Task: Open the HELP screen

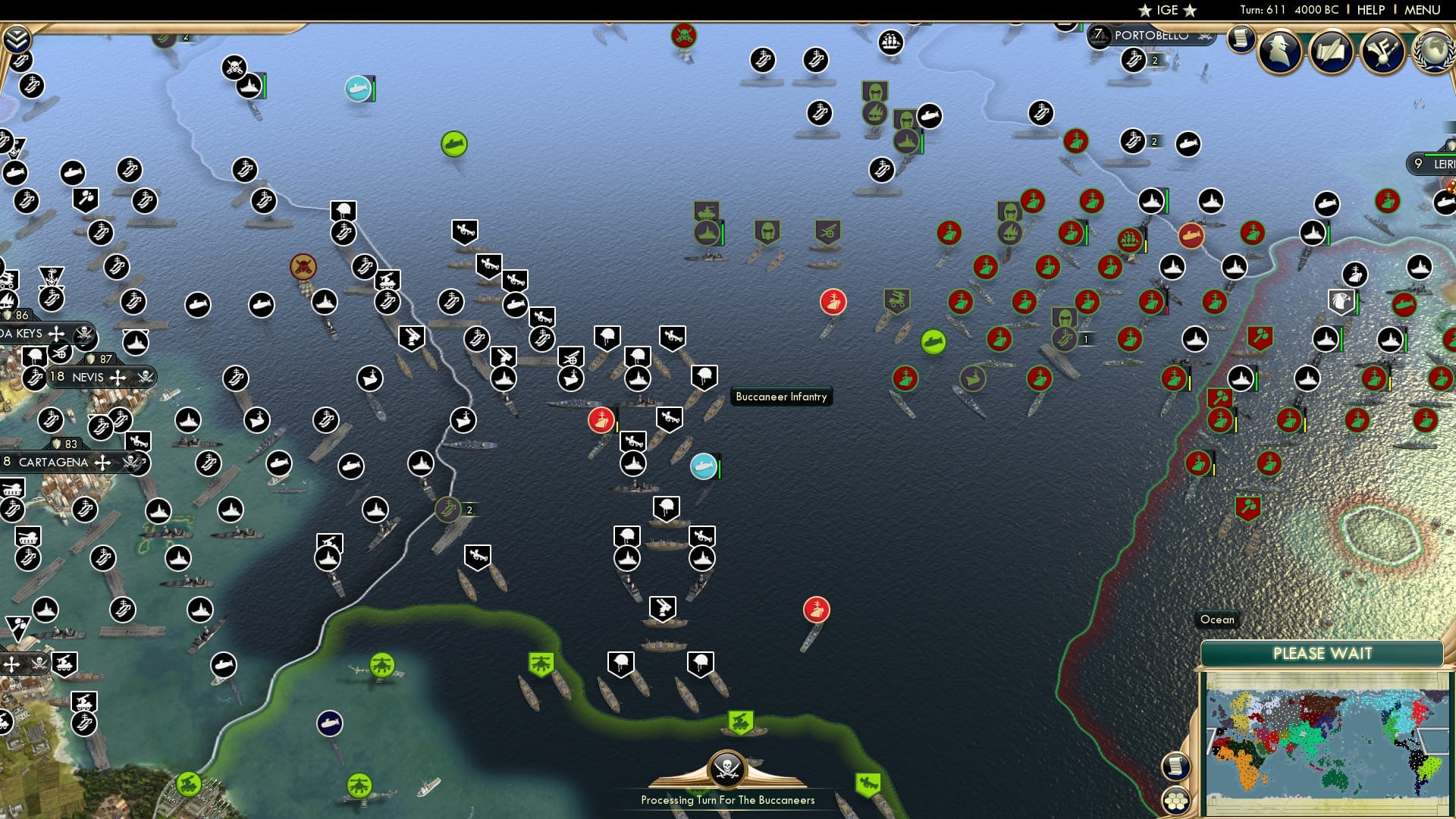Action: click(x=1371, y=10)
